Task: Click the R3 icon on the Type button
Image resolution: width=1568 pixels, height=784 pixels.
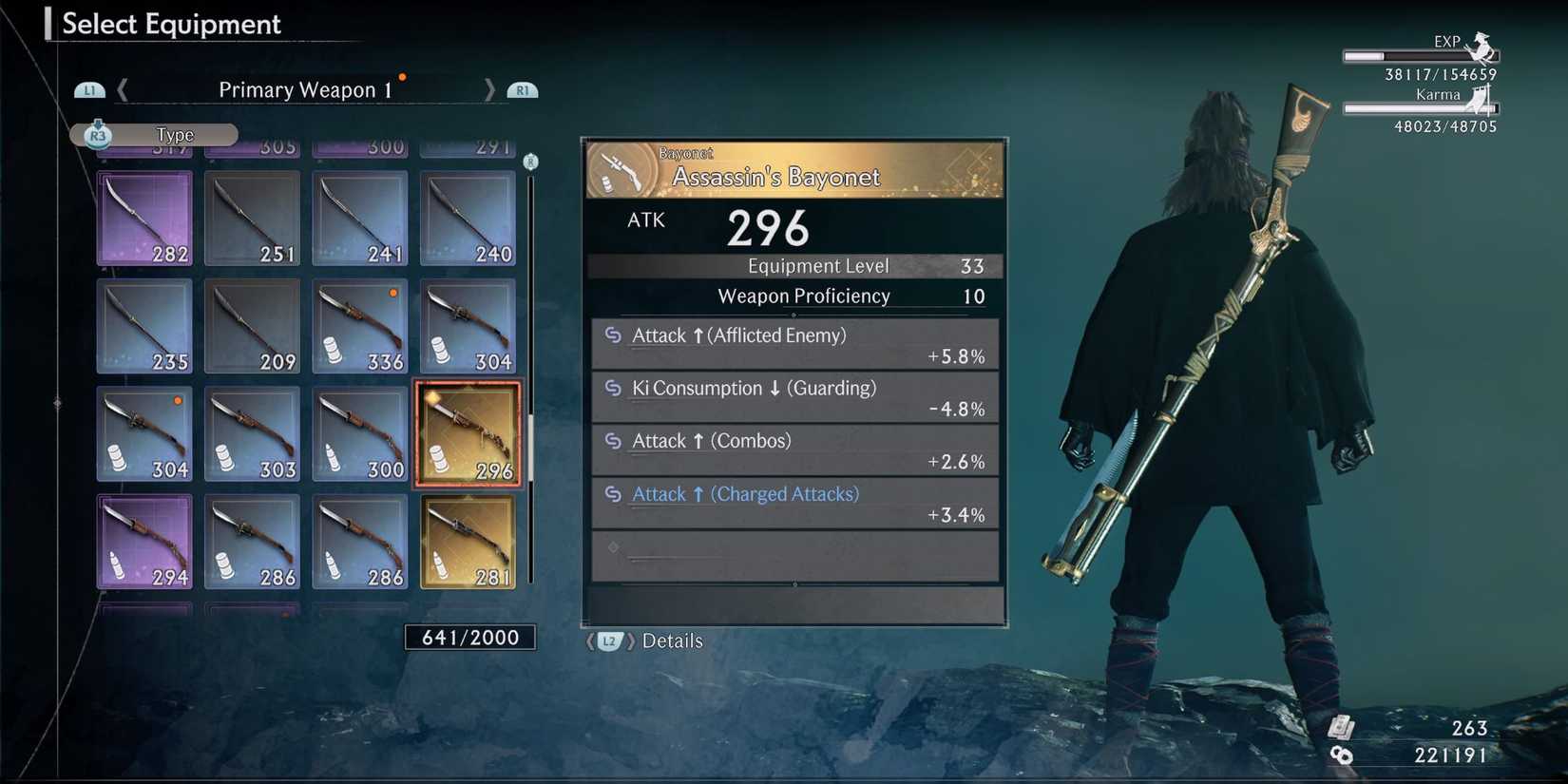Action: point(99,134)
